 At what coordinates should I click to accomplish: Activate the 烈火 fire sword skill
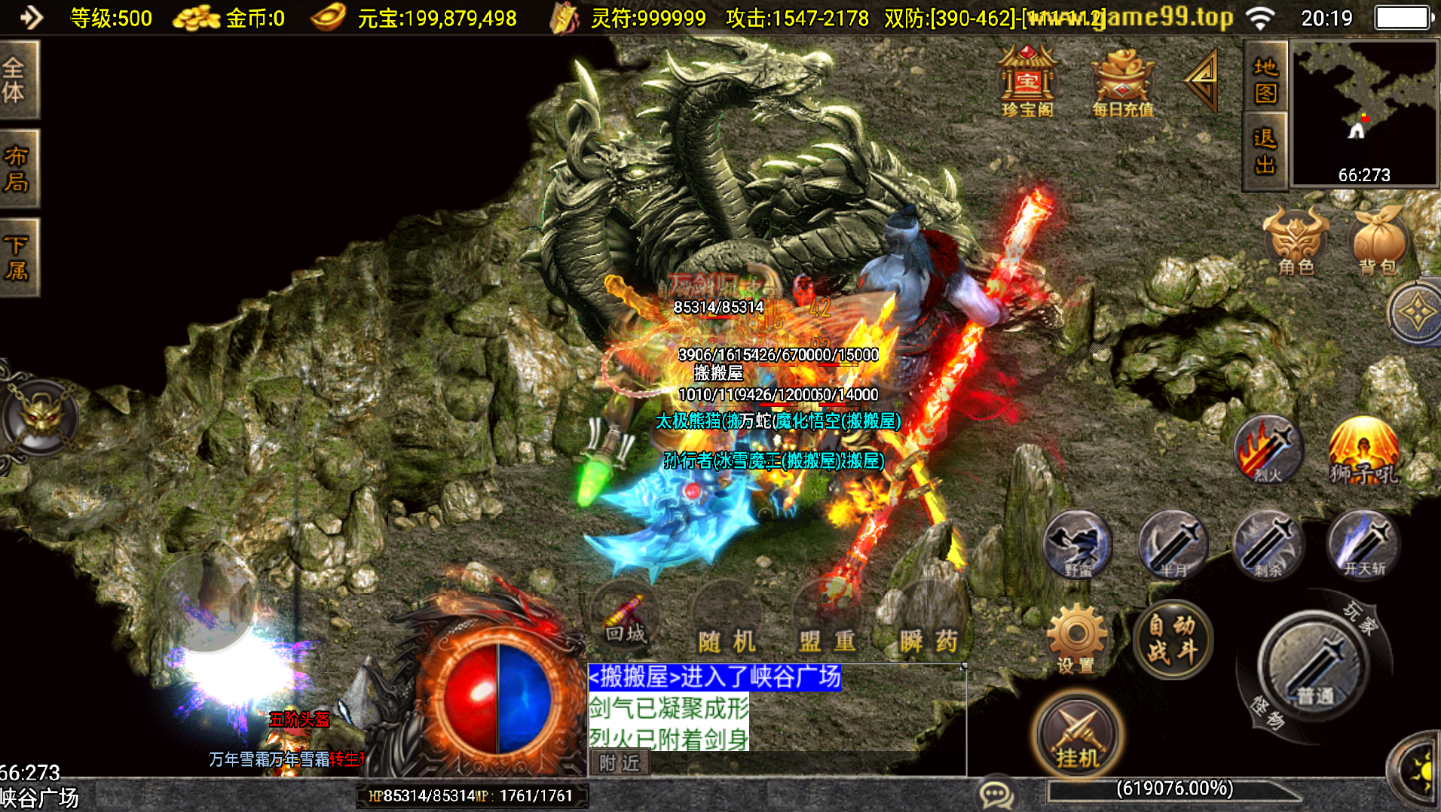pyautogui.click(x=1269, y=449)
